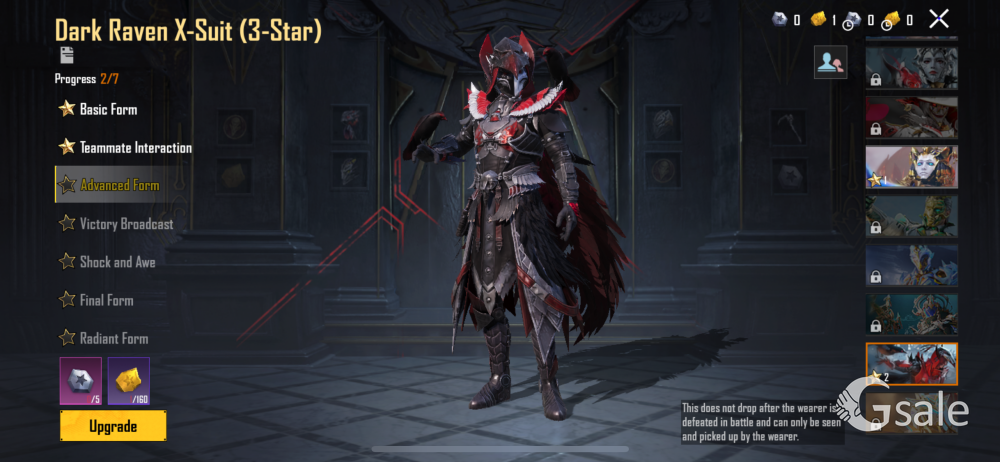Click the gold nugget material slot
The image size is (1000, 462).
pyautogui.click(x=128, y=380)
